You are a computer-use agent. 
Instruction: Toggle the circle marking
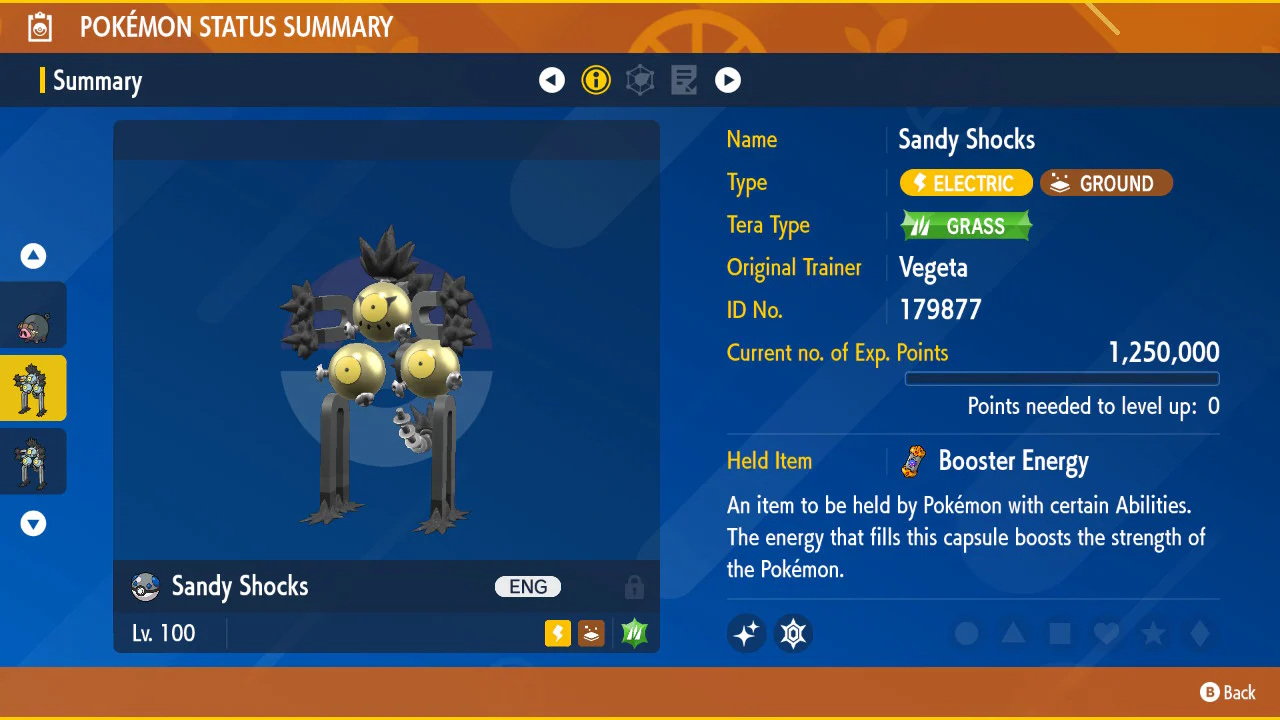(x=966, y=633)
